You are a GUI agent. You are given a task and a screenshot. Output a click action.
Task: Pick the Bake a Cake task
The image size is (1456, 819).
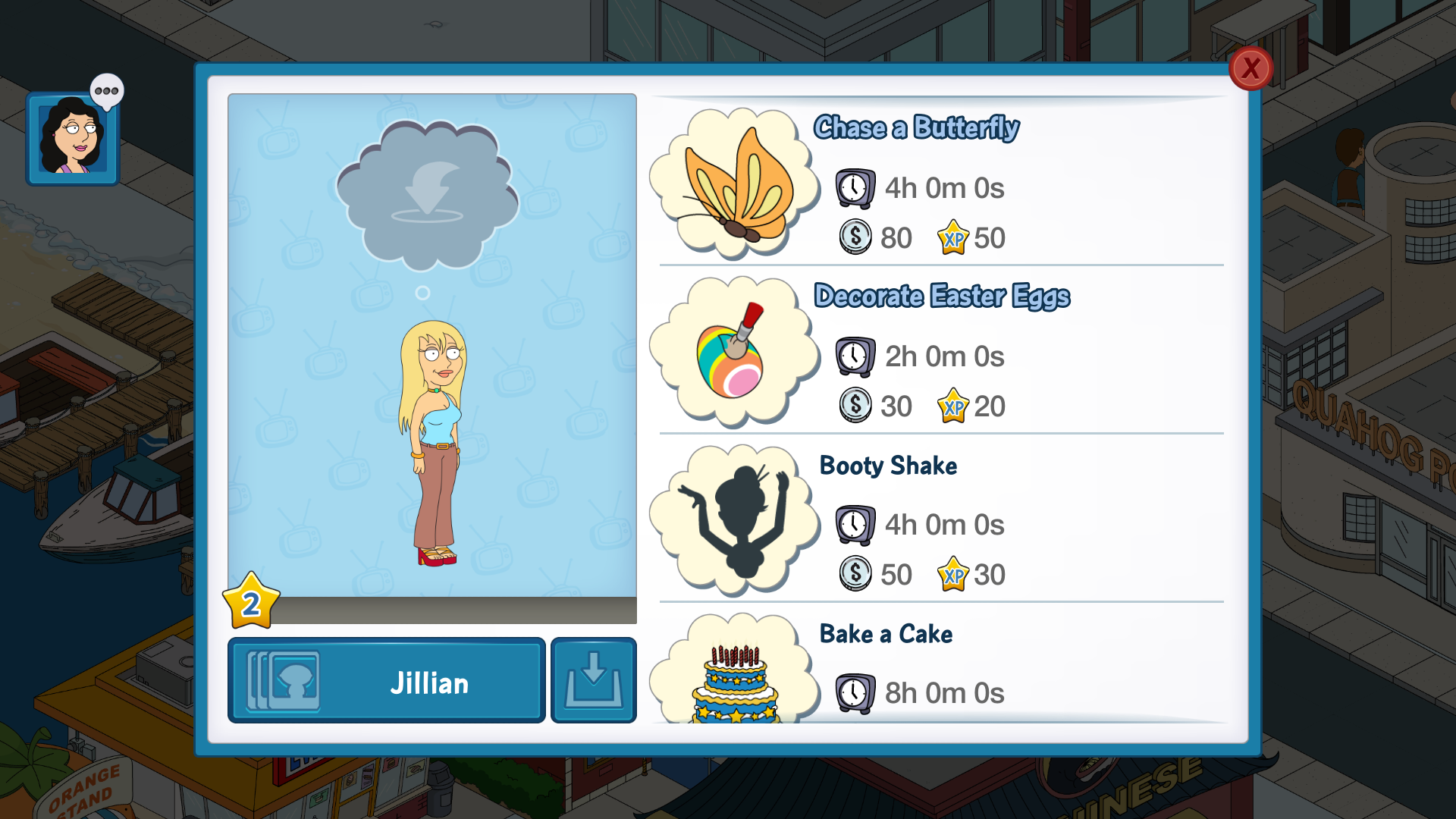pos(886,634)
